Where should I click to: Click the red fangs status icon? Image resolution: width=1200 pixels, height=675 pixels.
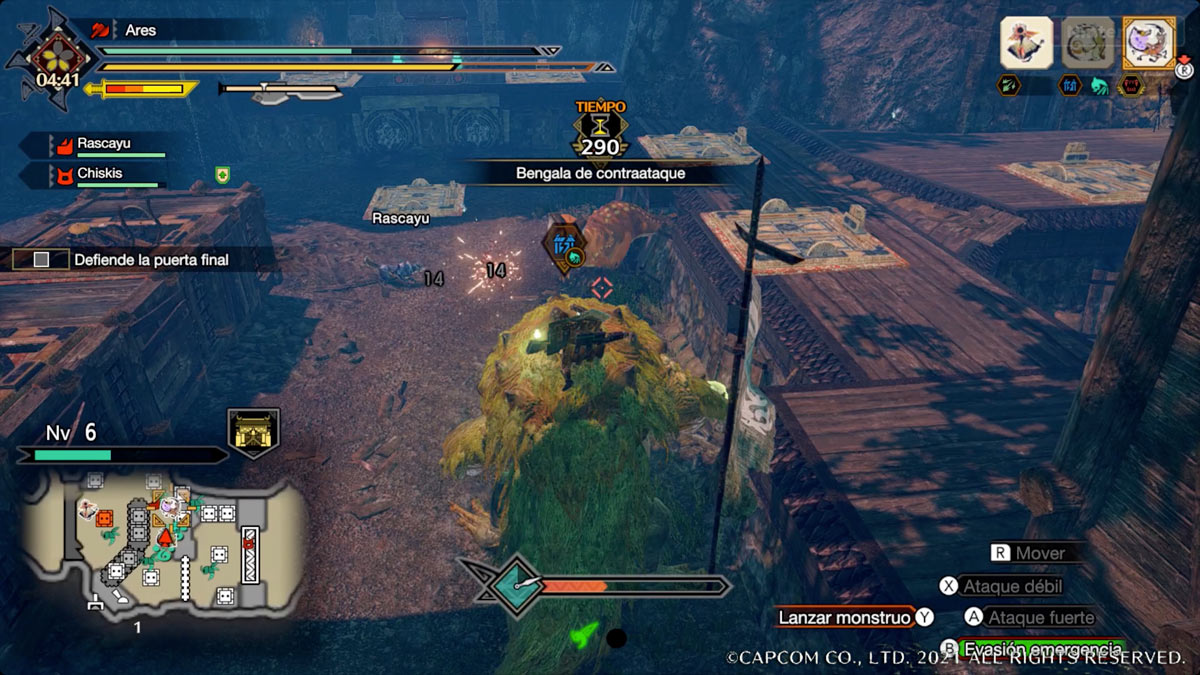tap(1131, 86)
